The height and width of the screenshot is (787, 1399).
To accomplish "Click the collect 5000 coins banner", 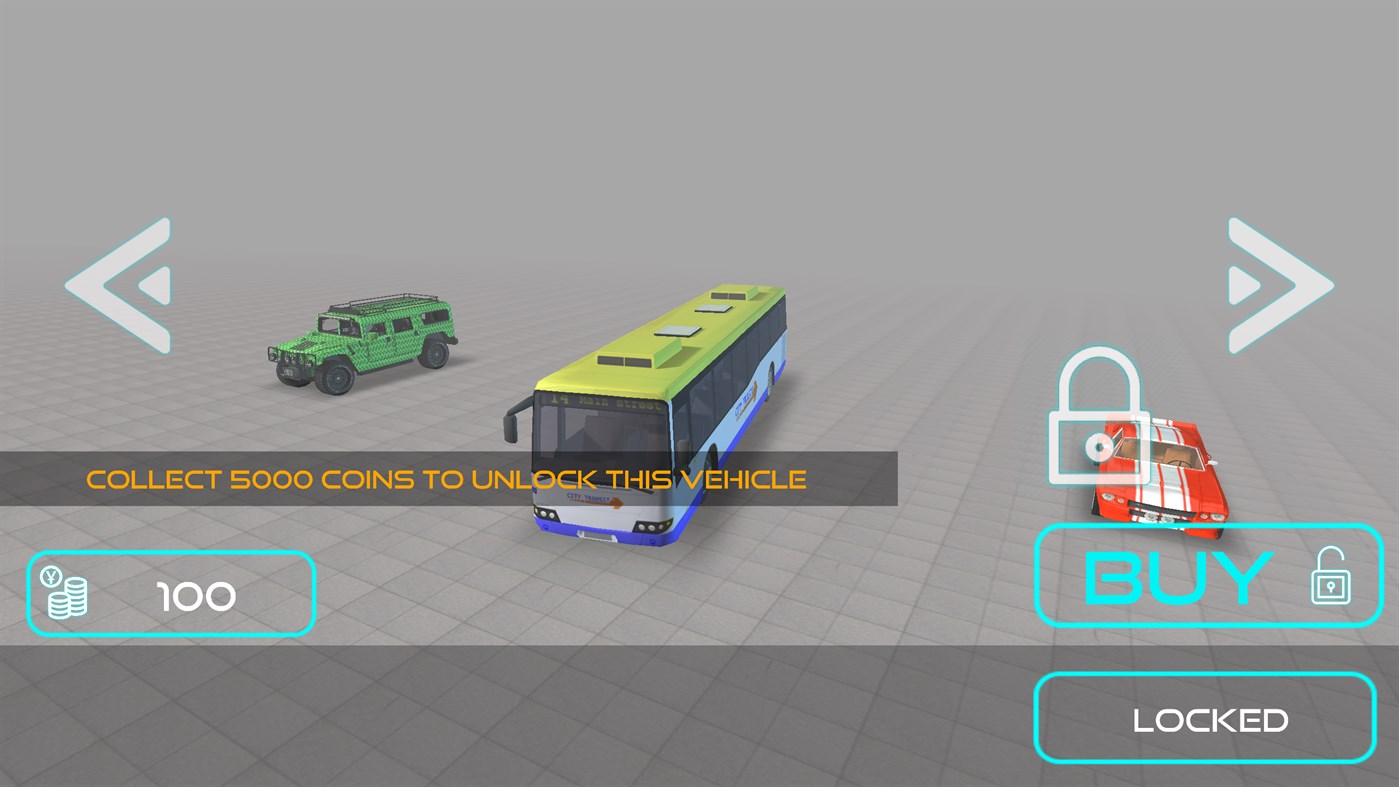I will [x=445, y=479].
